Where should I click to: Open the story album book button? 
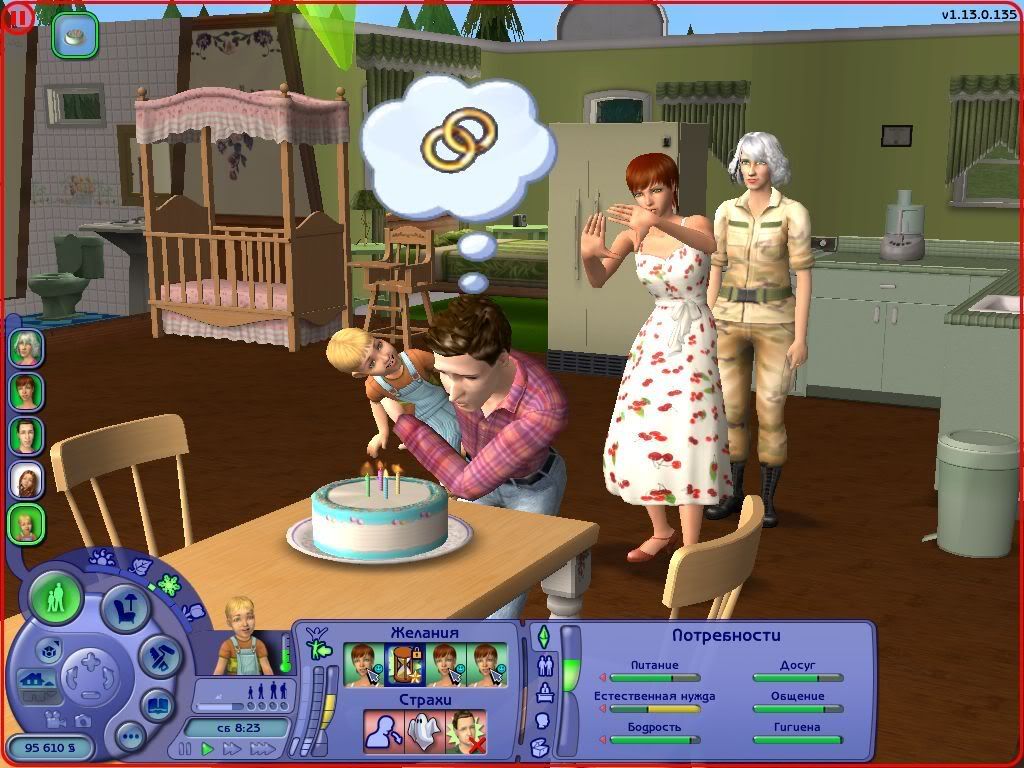click(158, 705)
